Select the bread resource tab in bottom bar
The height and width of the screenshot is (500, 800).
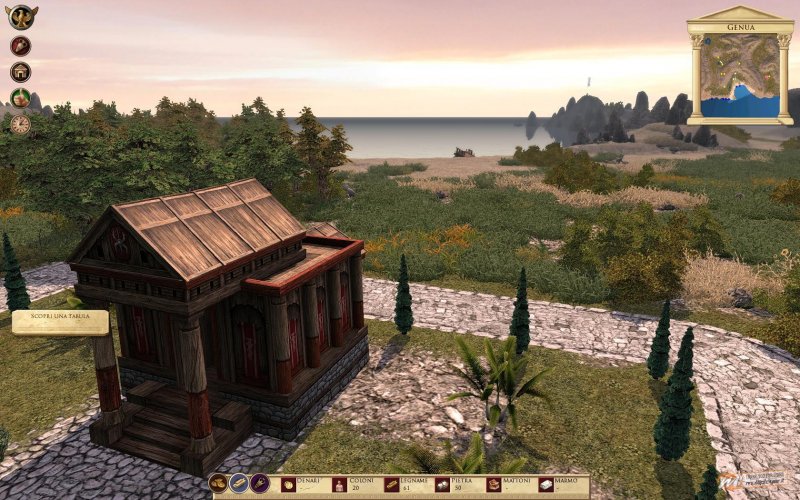point(218,484)
